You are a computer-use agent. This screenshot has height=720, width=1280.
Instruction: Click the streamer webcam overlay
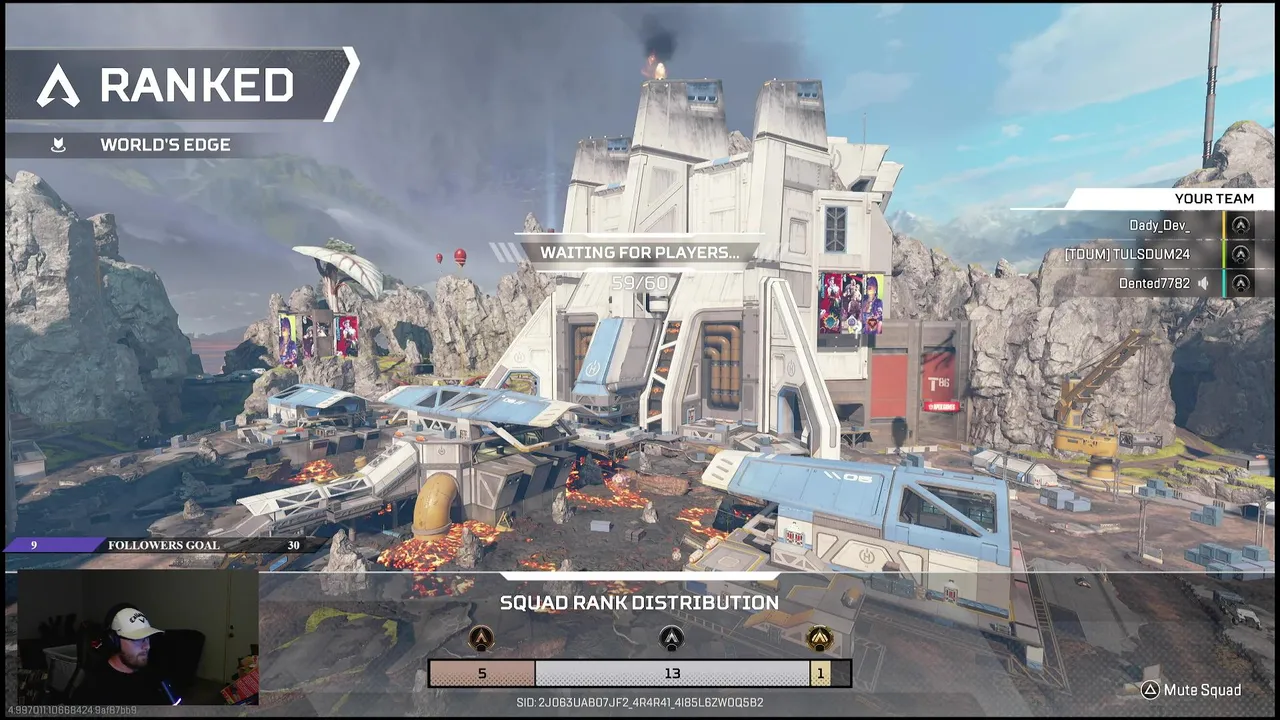point(138,640)
